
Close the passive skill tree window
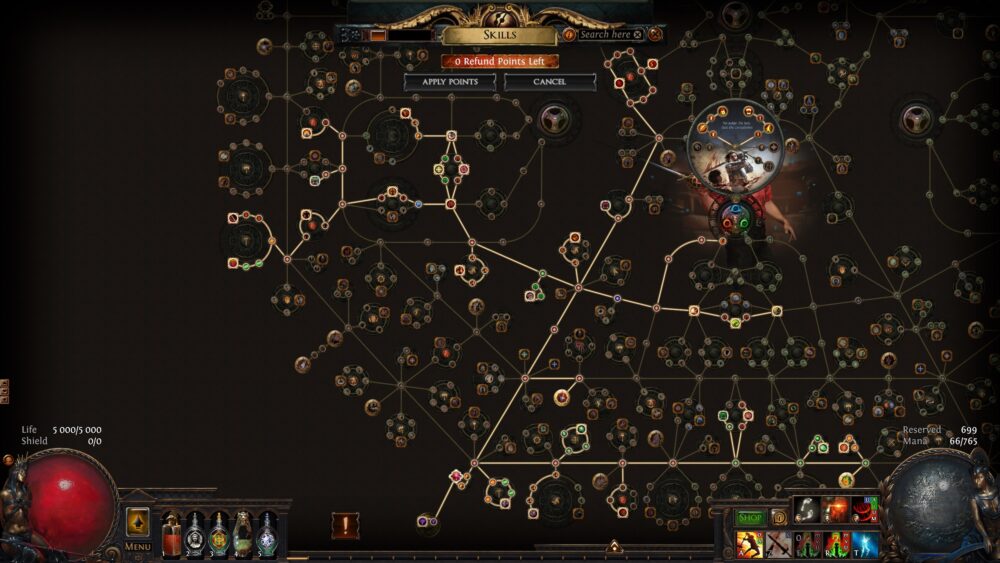click(655, 34)
